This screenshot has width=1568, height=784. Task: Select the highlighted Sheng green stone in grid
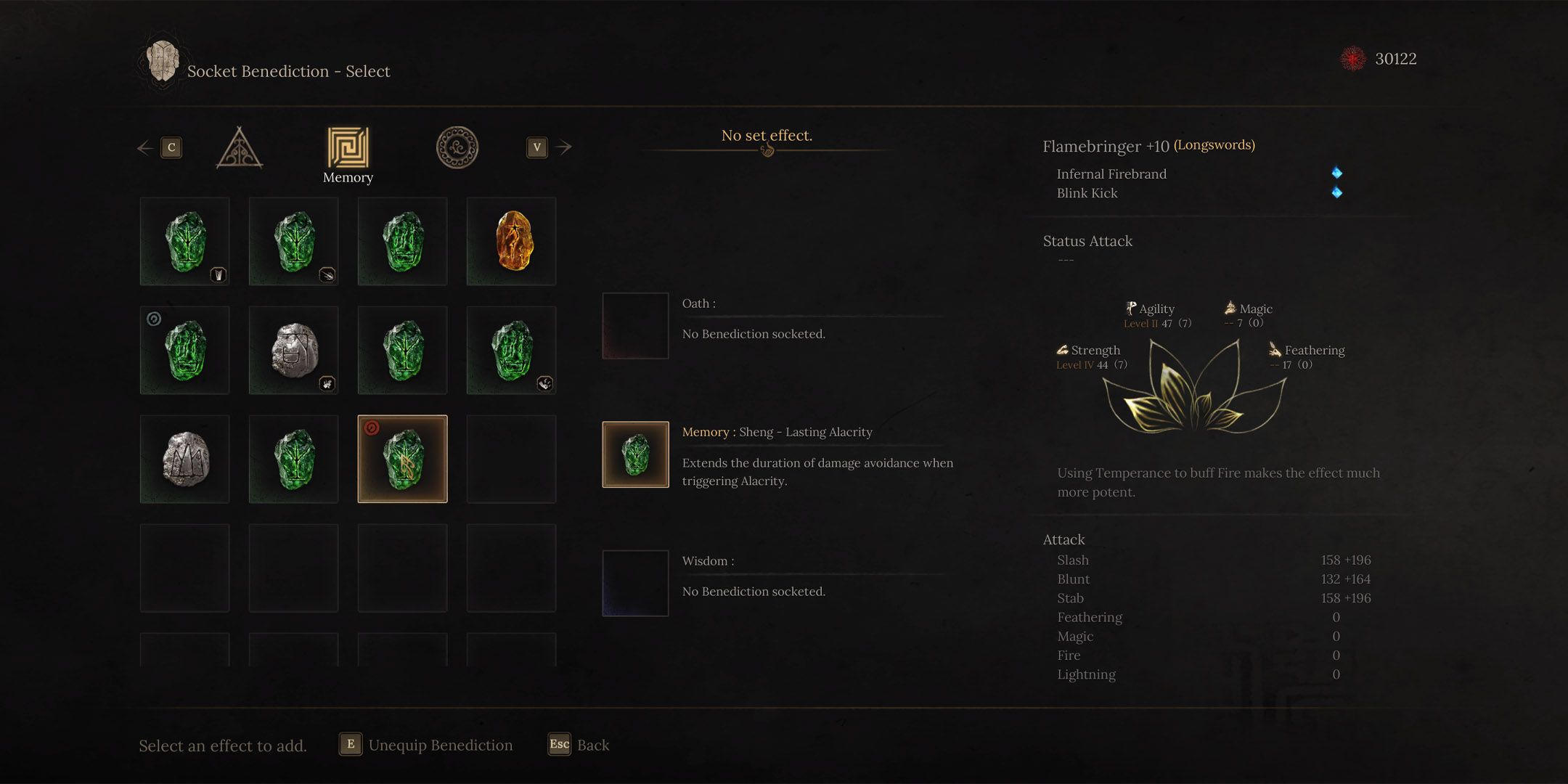pos(403,460)
